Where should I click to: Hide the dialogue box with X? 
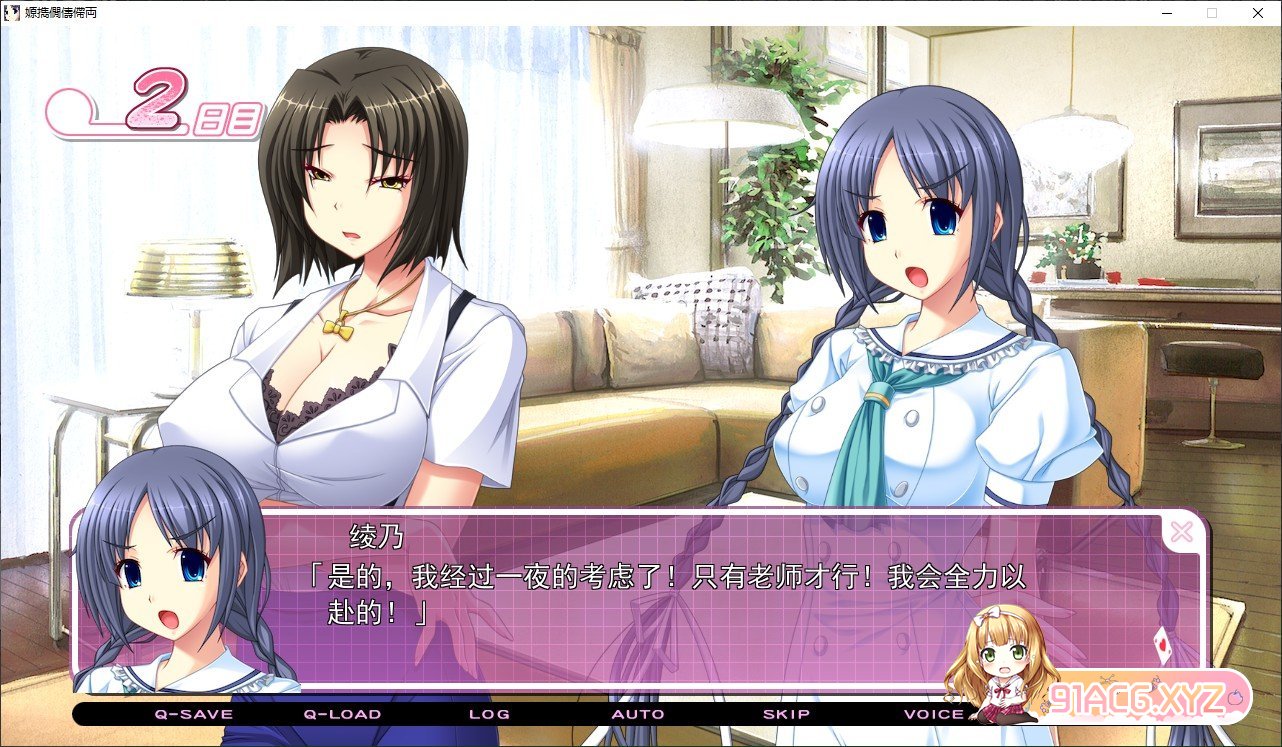click(1181, 532)
